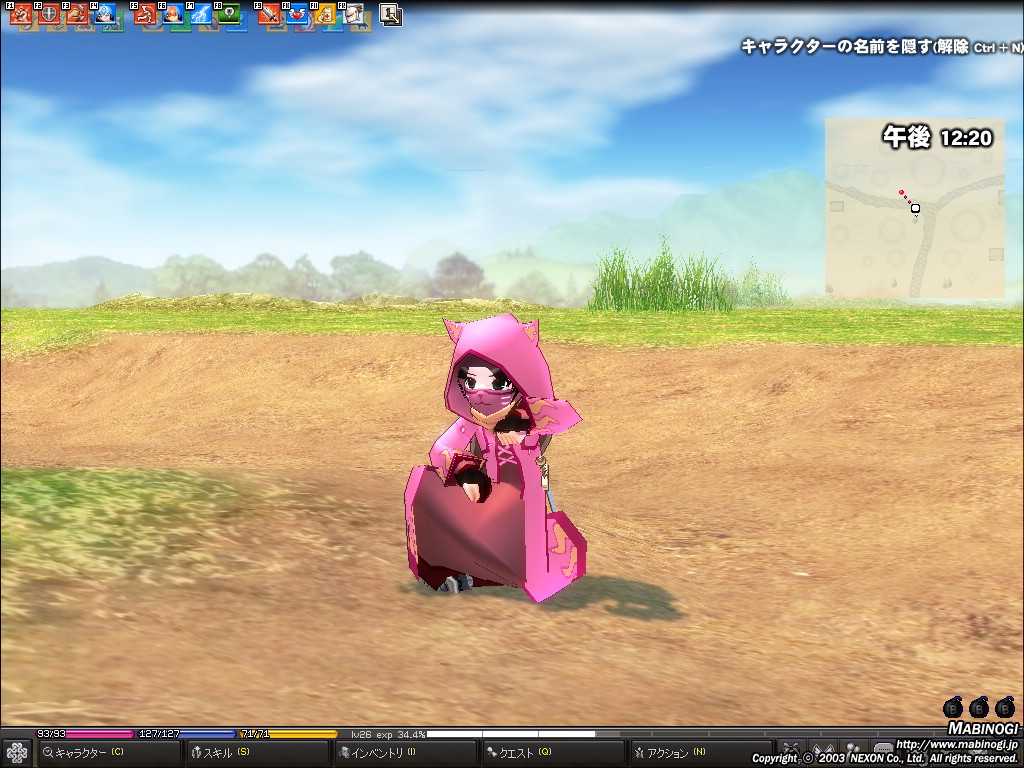The width and height of the screenshot is (1024, 768).
Task: Activate the F2 shield defense skill
Action: (49, 15)
